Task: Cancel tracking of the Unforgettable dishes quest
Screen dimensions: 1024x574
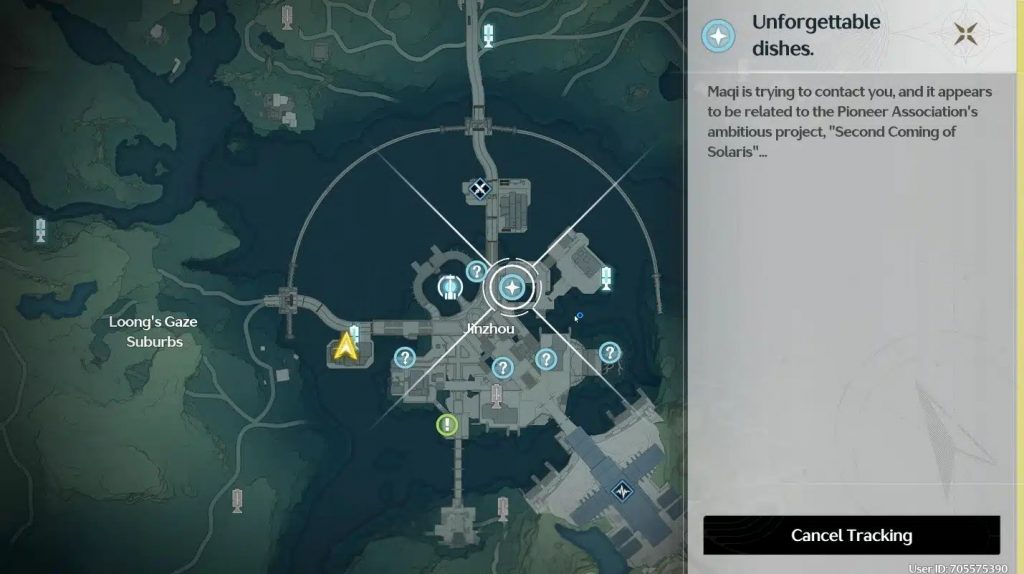Action: 851,535
